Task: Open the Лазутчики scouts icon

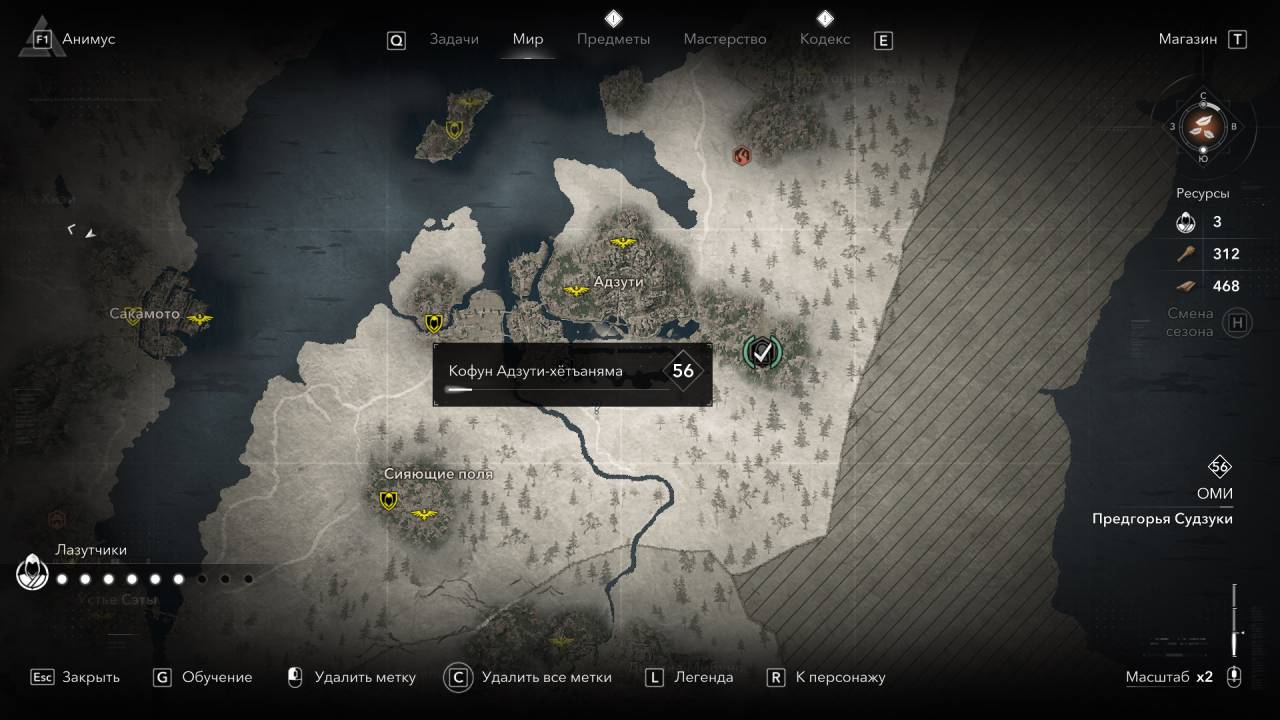Action: click(x=32, y=574)
